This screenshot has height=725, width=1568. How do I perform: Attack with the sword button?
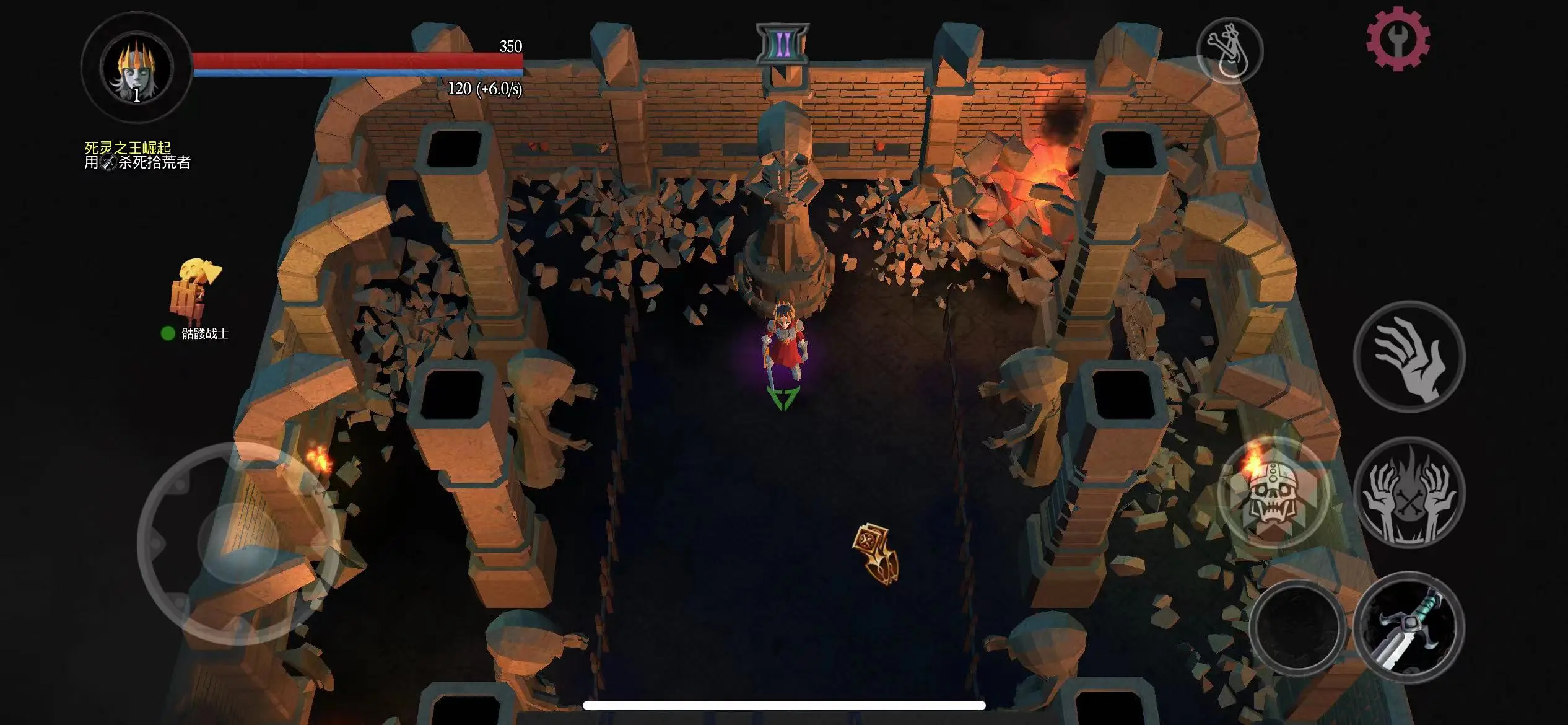click(x=1409, y=627)
